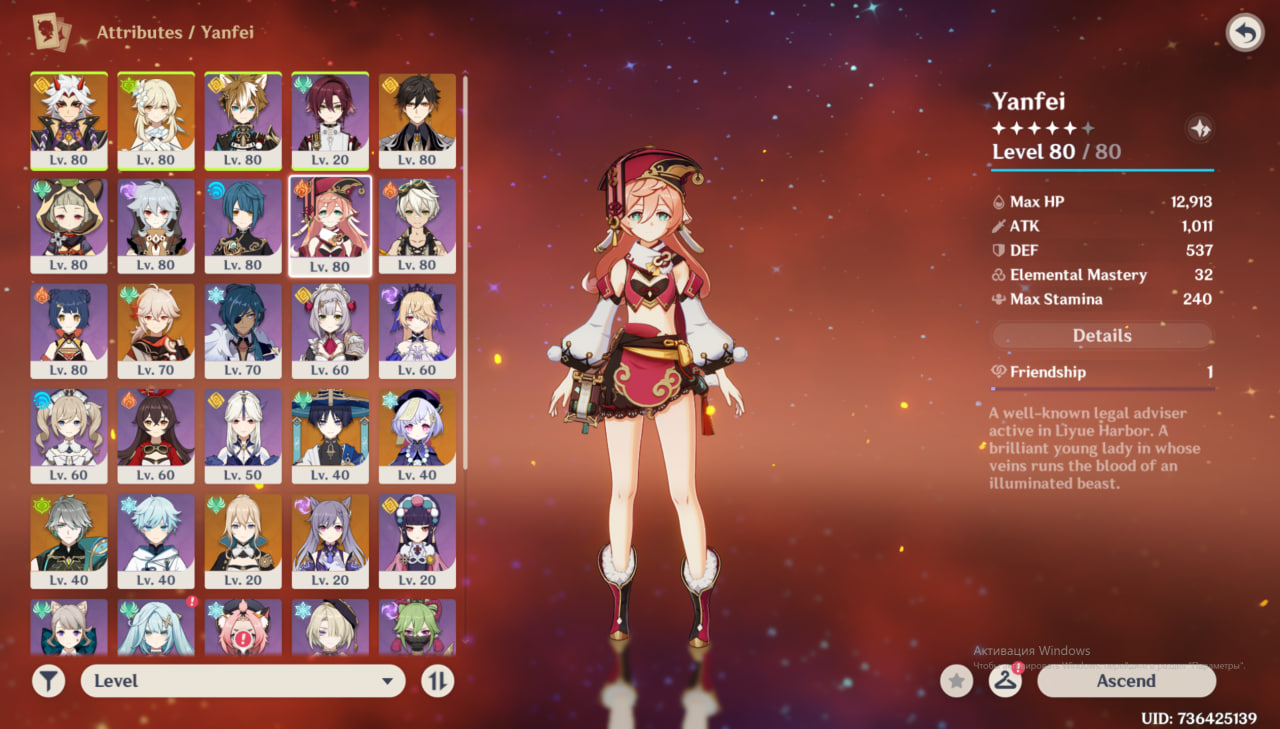Ascend Yanfei with the Ascend button
The image size is (1280, 729).
(1126, 681)
